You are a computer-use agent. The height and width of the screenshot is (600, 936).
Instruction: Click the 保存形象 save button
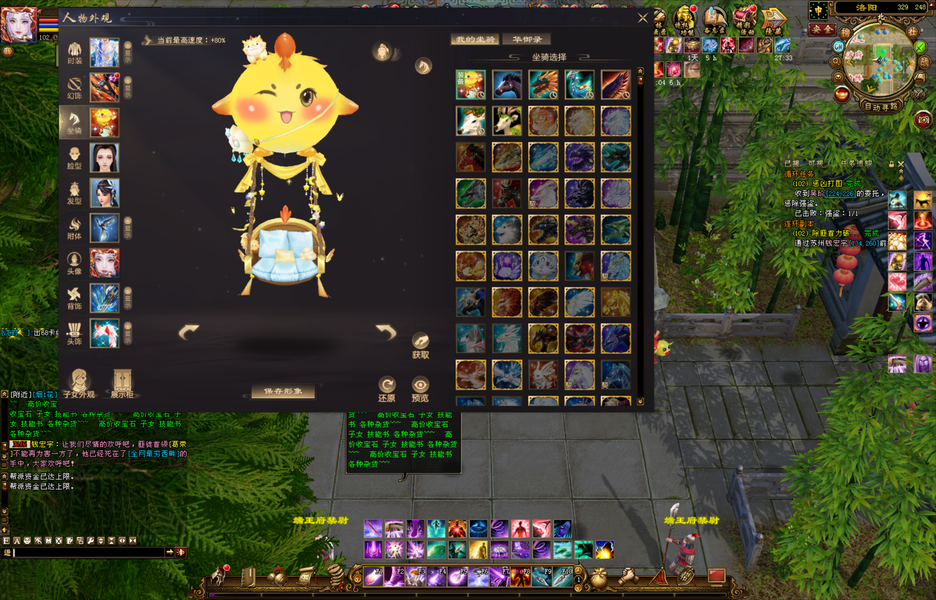(x=283, y=391)
